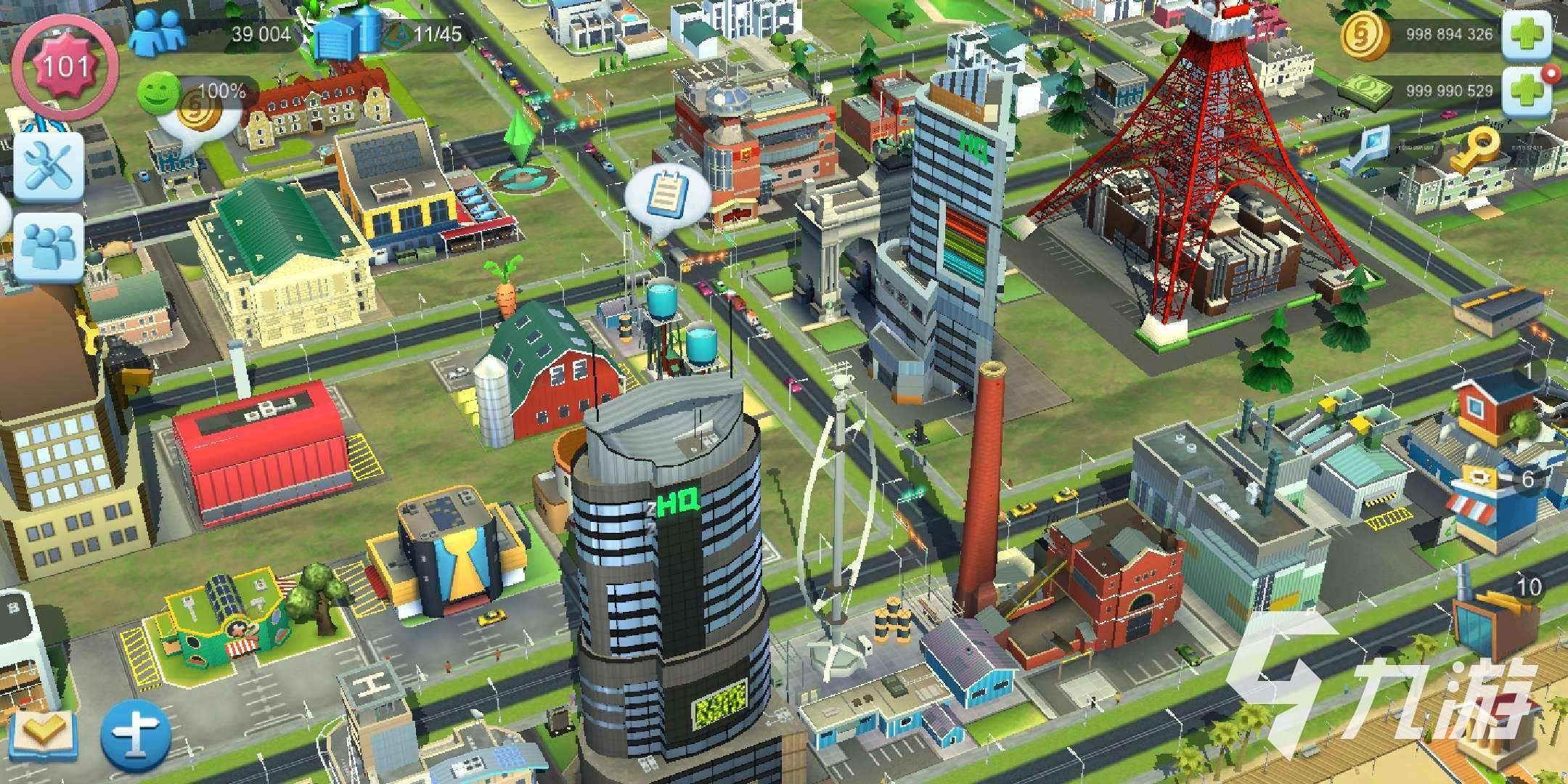Tap the green happiness smiley showing 100%
The width and height of the screenshot is (1568, 784).
(158, 92)
